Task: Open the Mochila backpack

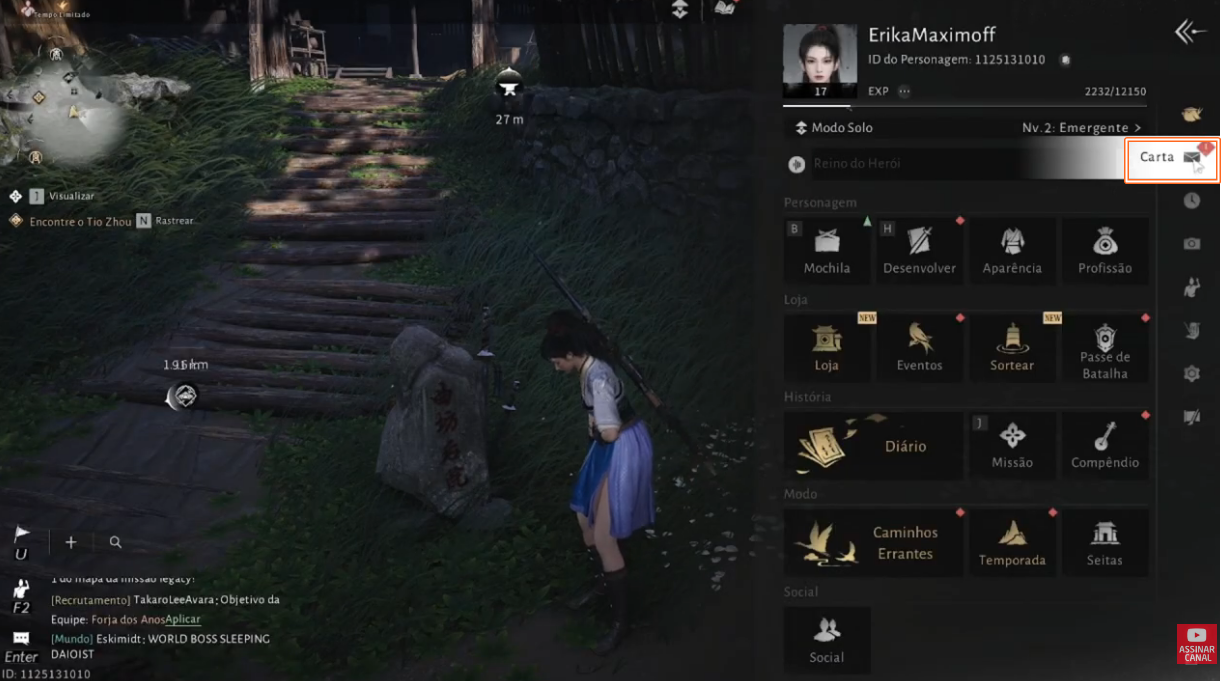Action: 827,250
